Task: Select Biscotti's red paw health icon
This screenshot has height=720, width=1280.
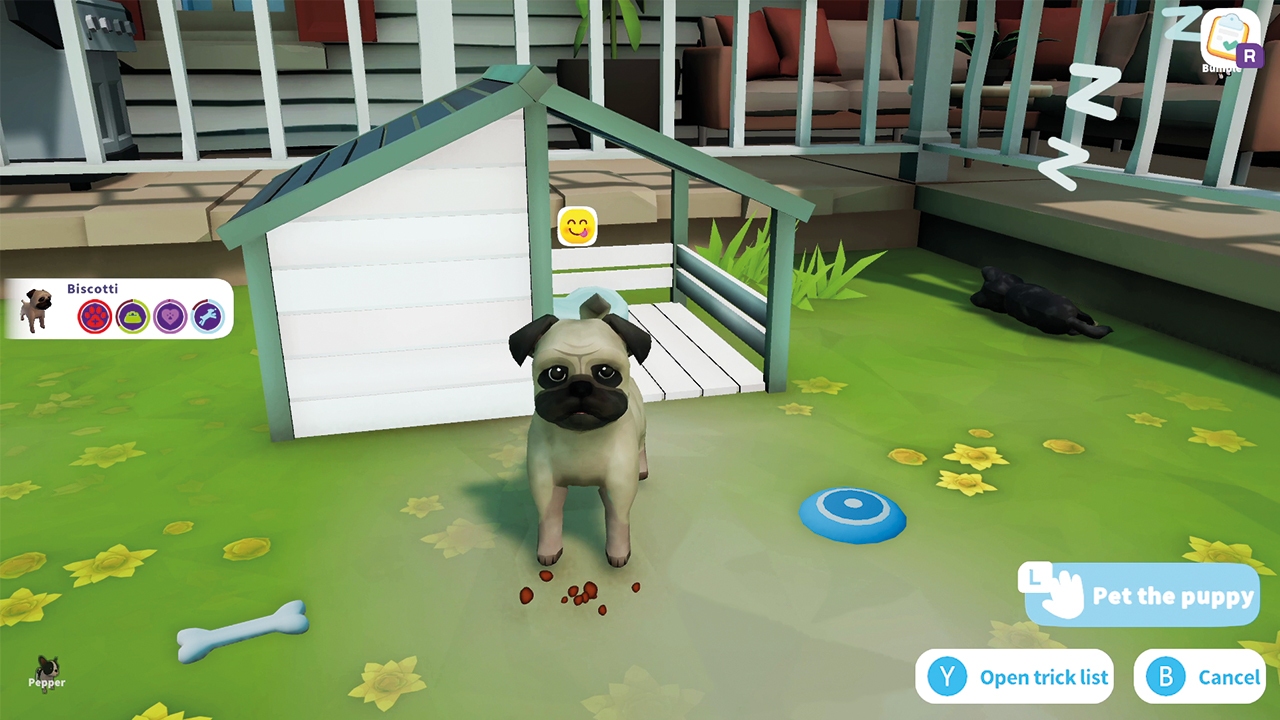Action: click(x=95, y=316)
